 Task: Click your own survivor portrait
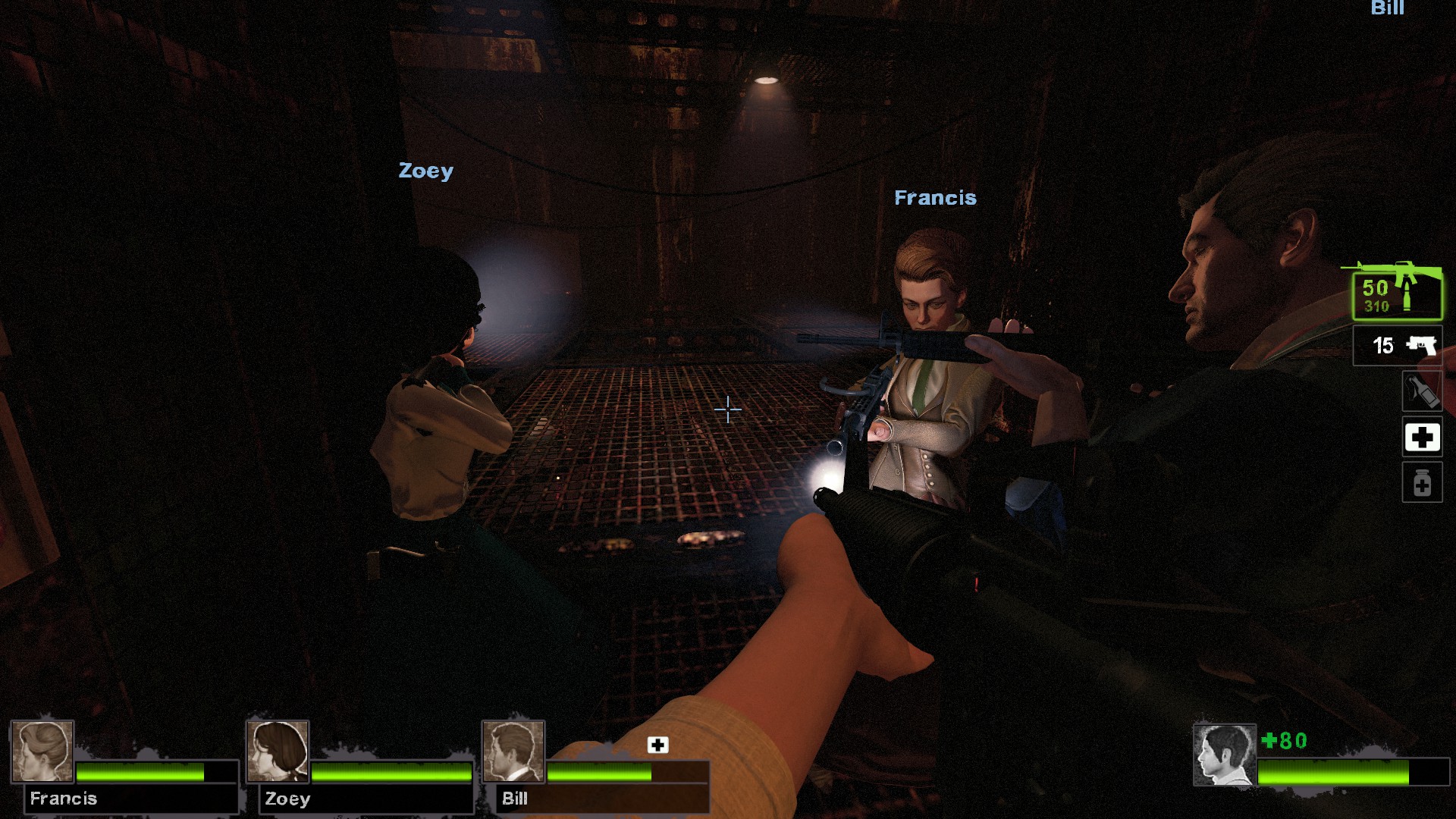coord(1224,755)
